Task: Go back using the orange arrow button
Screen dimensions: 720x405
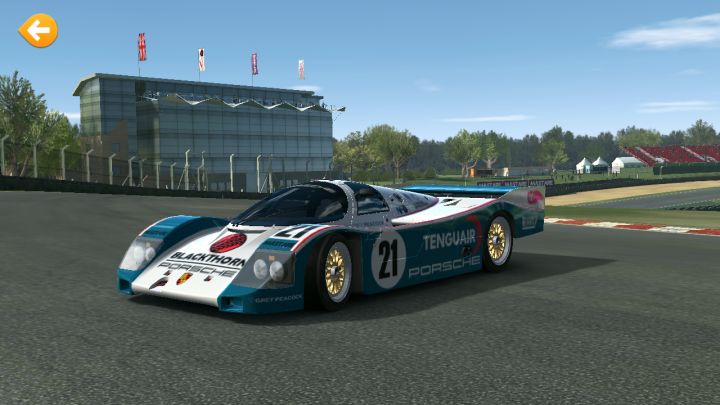Action: pos(38,31)
